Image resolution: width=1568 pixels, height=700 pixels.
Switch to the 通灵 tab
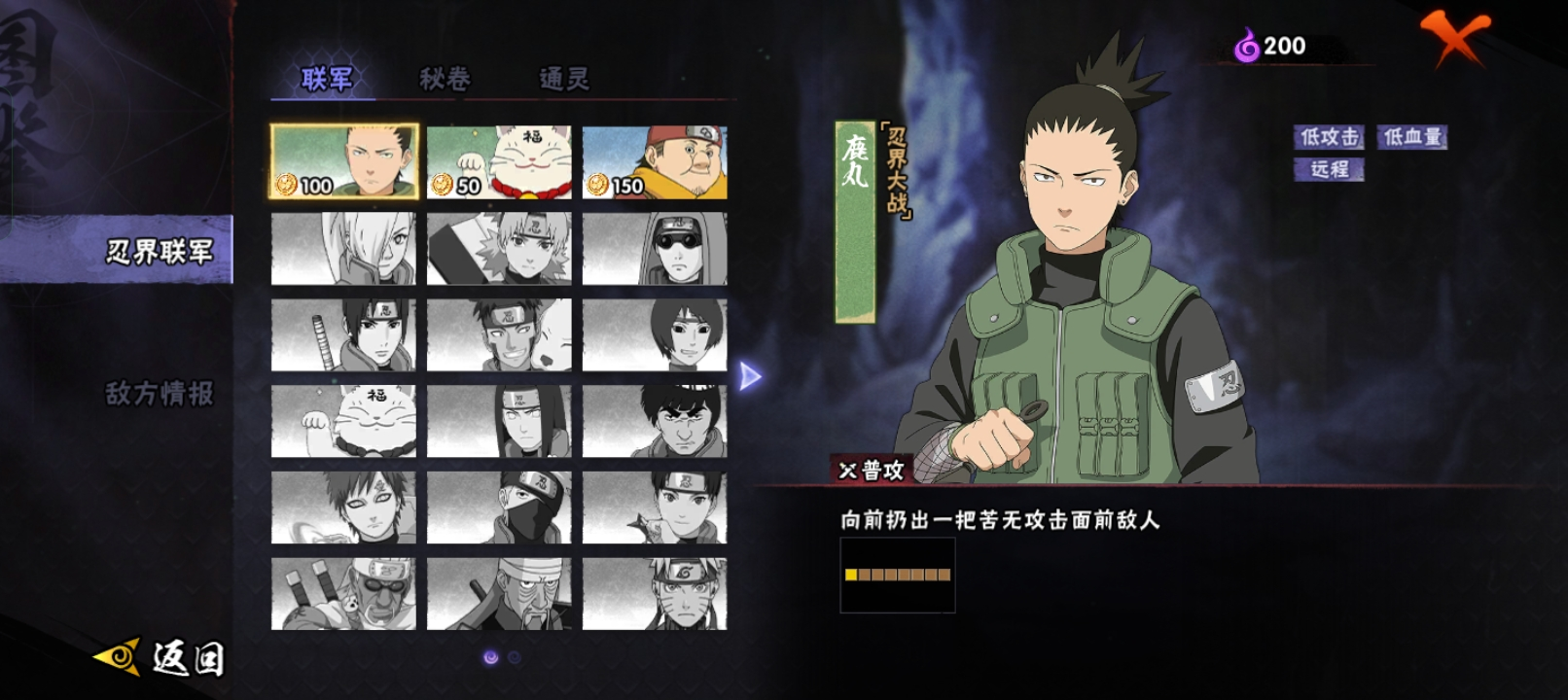[564, 79]
